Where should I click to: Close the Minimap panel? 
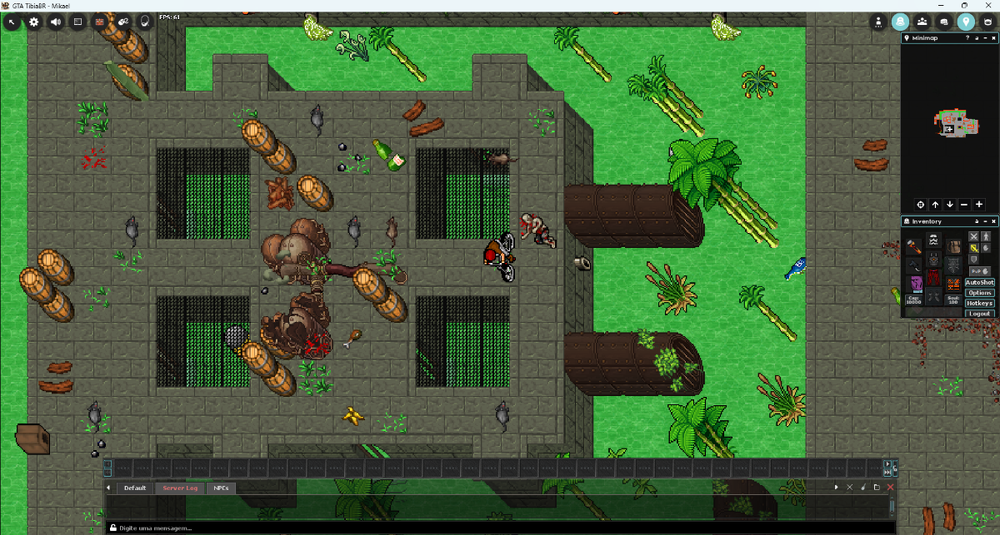(992, 38)
